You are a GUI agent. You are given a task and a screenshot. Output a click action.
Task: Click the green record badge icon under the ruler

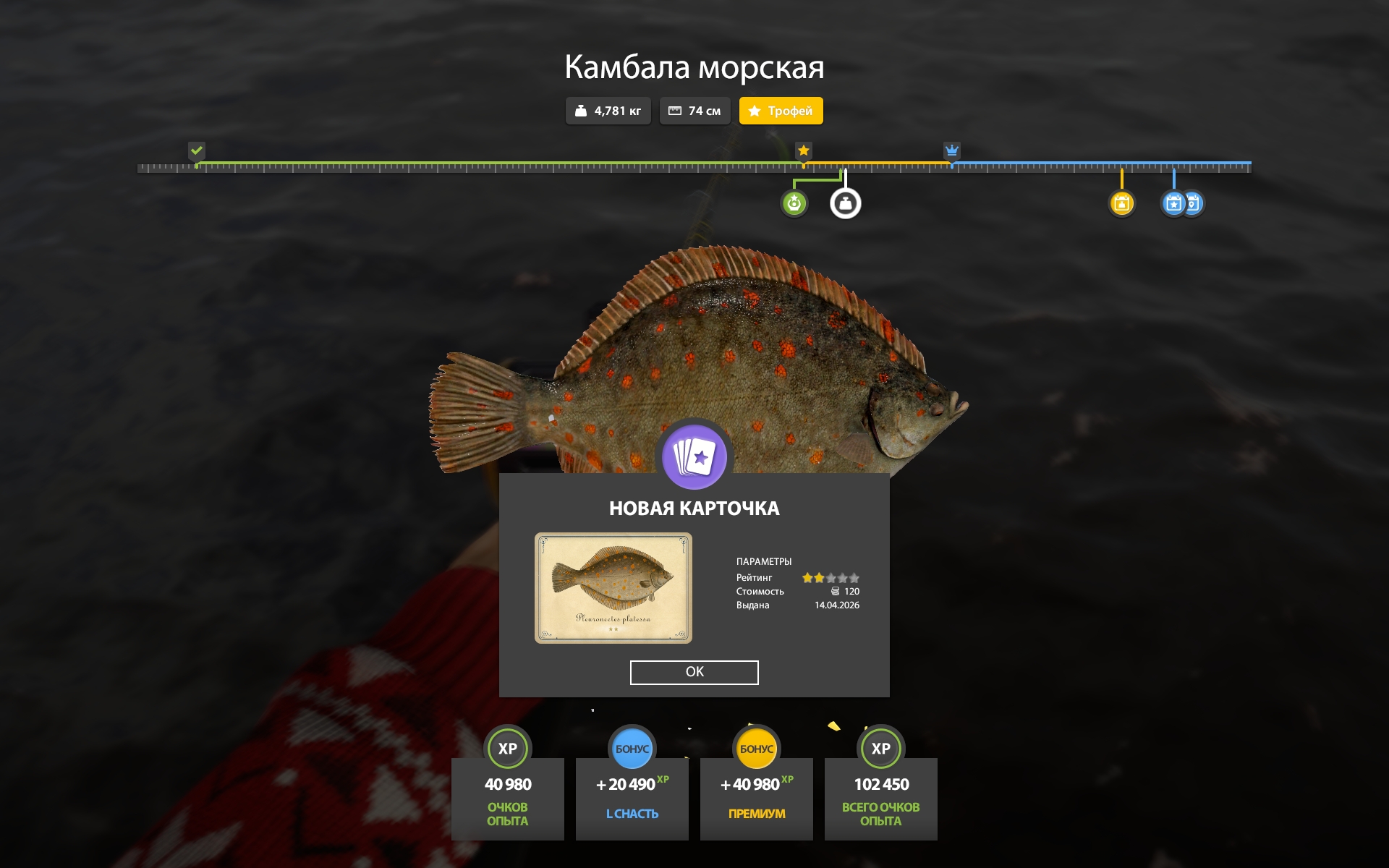click(x=794, y=203)
